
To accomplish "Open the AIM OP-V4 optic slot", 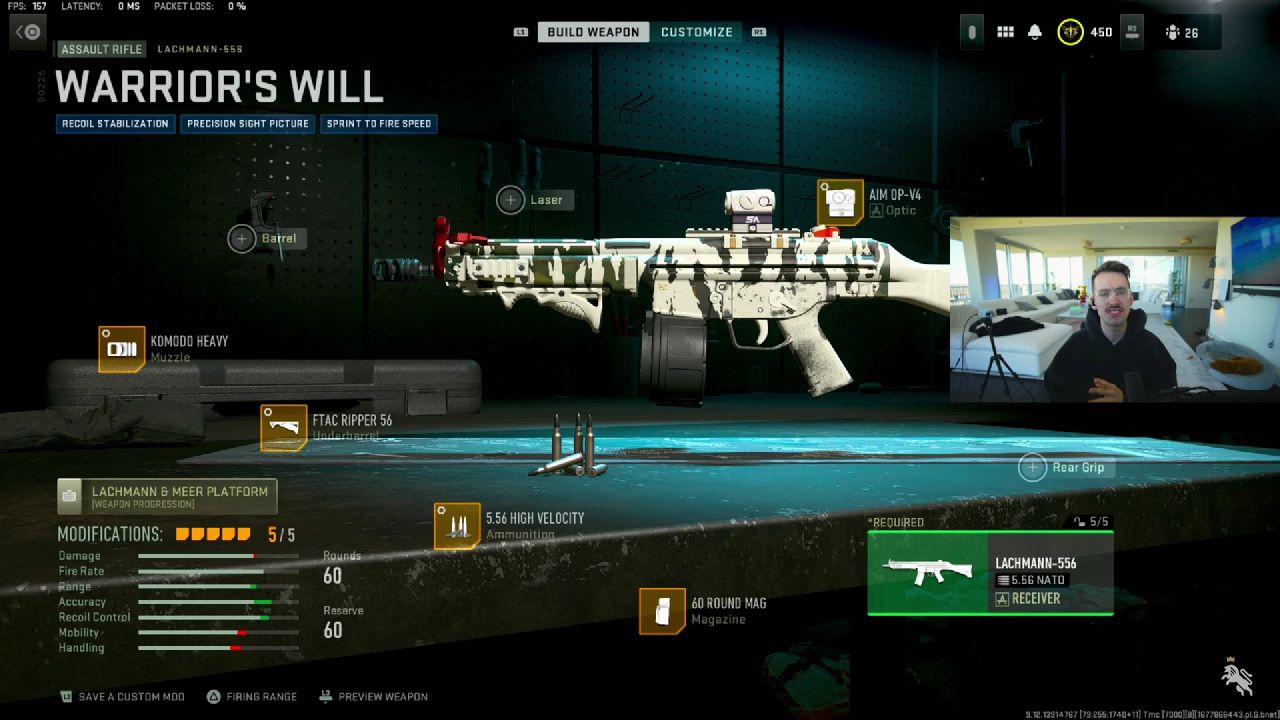I will (x=841, y=202).
